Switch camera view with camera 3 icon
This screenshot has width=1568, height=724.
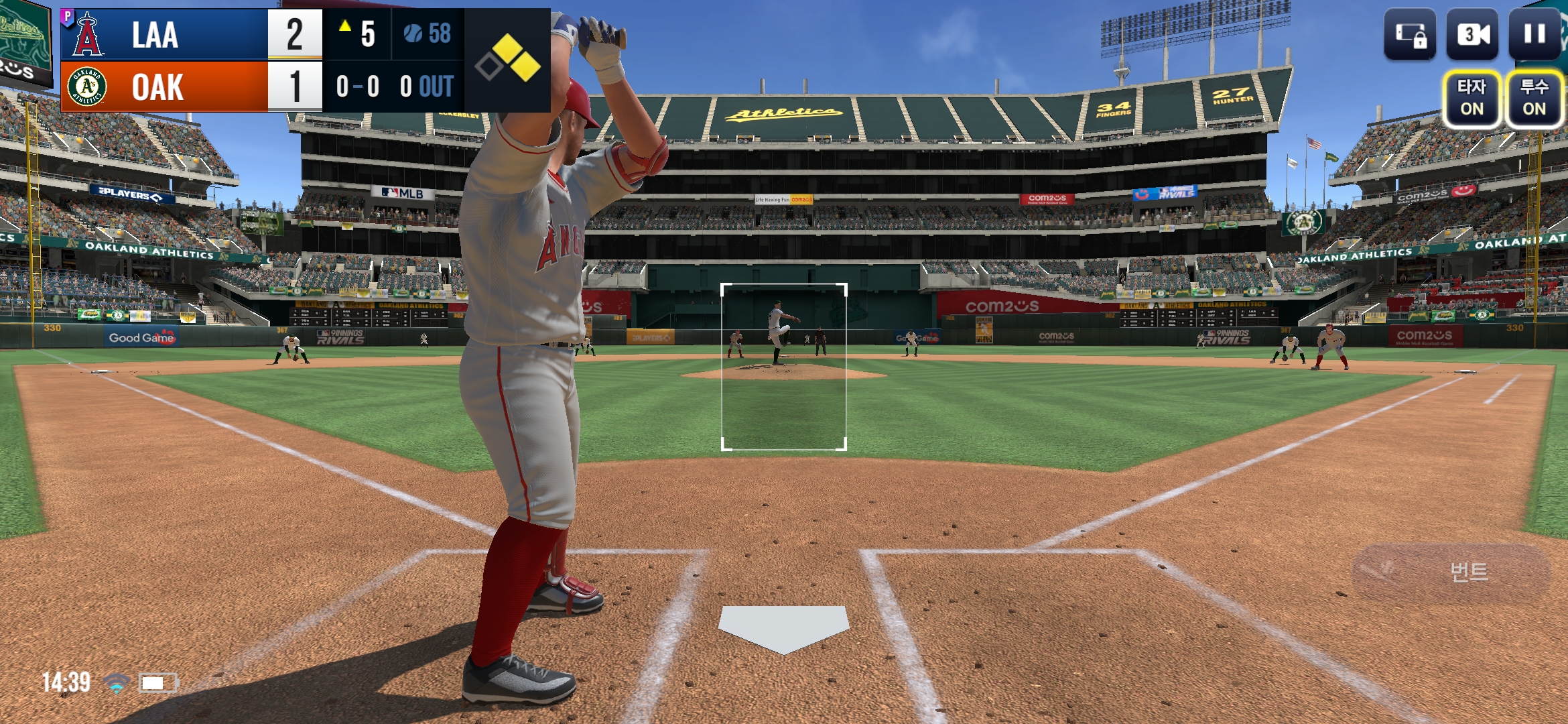coord(1472,34)
